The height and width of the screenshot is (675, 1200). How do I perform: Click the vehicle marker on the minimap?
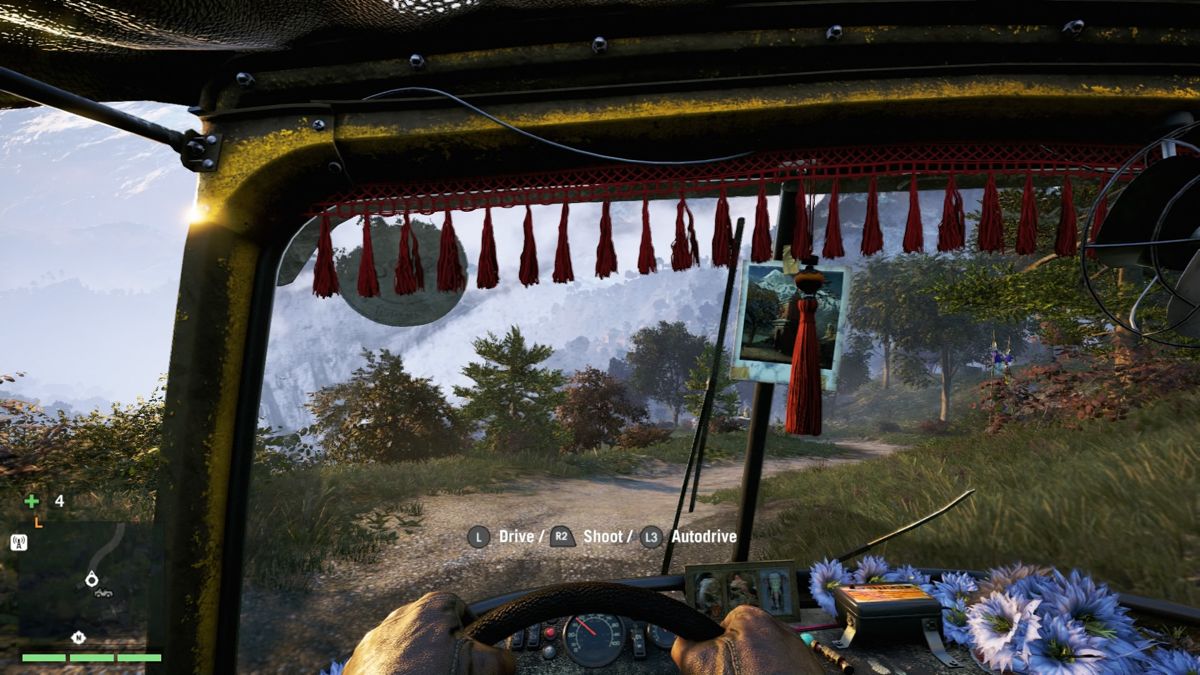click(x=102, y=593)
